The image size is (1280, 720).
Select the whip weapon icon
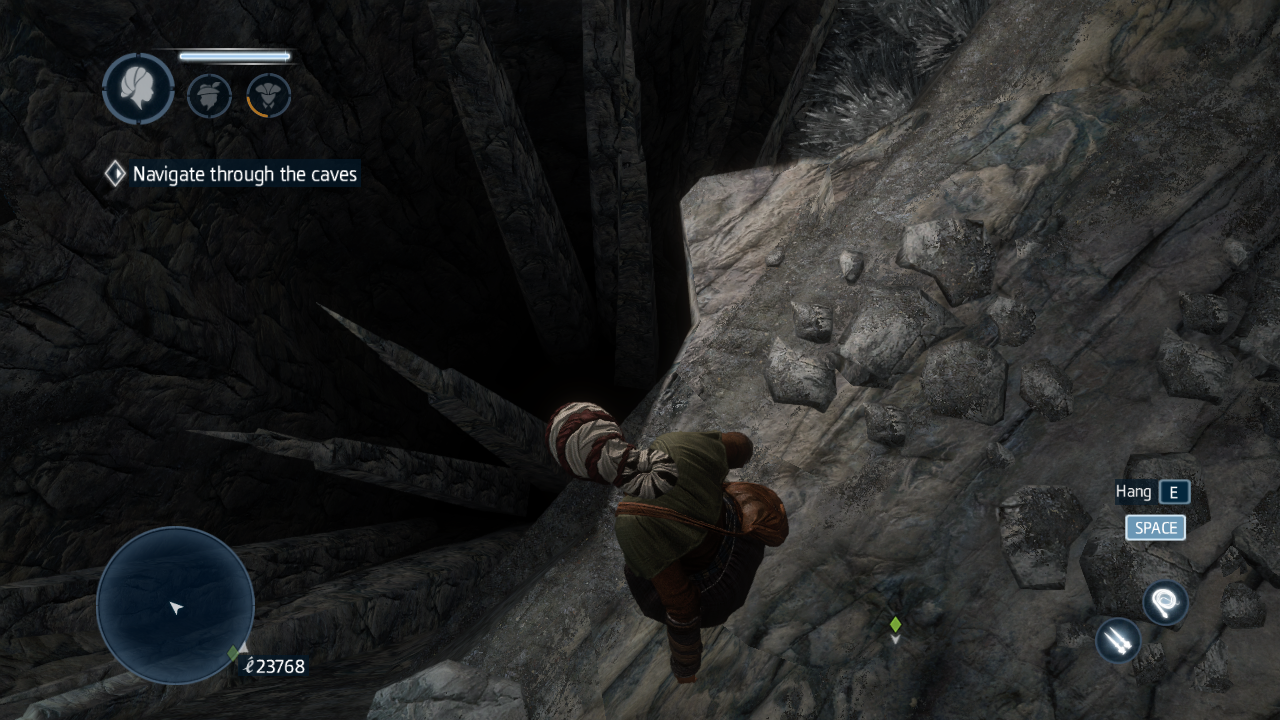[x=1165, y=603]
